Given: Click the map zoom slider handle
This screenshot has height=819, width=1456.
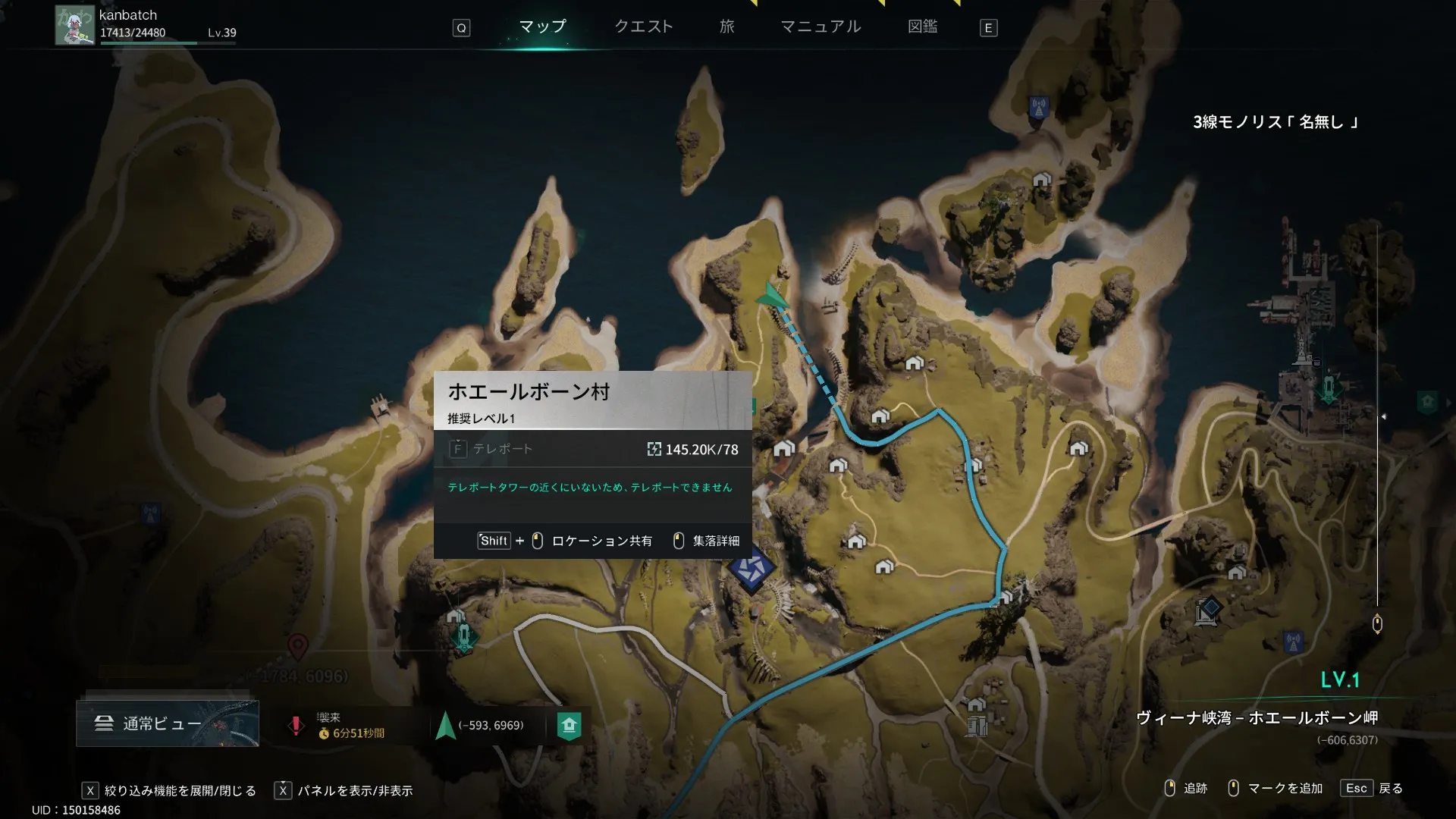Looking at the screenshot, I should 1377,624.
